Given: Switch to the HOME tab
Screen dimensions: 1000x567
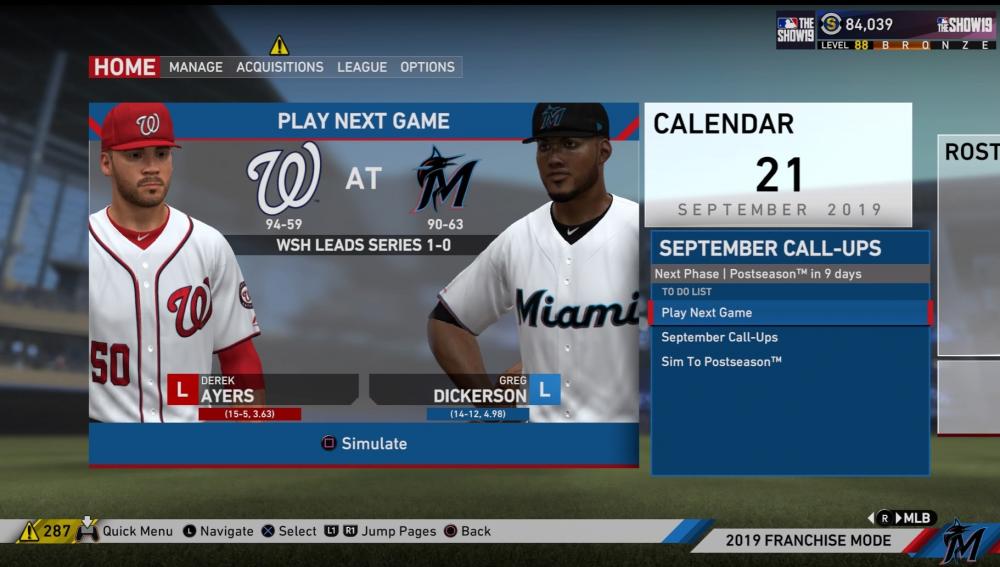Looking at the screenshot, I should (x=125, y=67).
